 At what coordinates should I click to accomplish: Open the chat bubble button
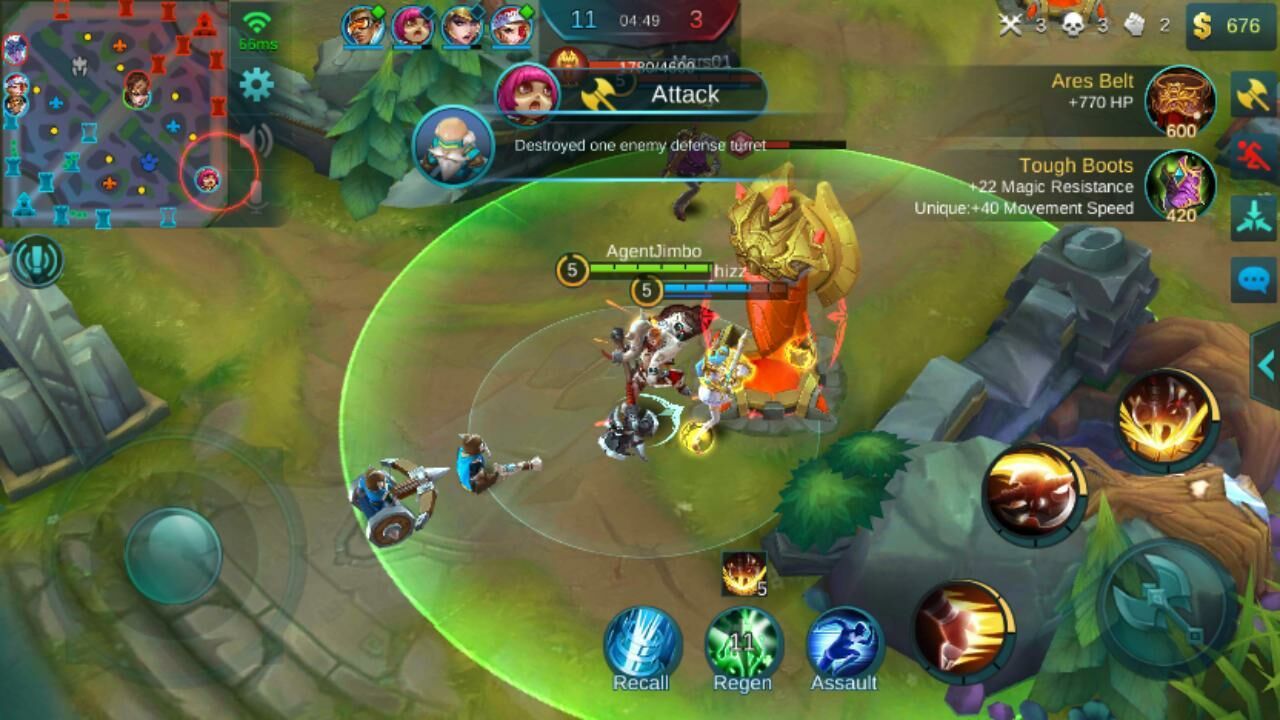(1253, 279)
